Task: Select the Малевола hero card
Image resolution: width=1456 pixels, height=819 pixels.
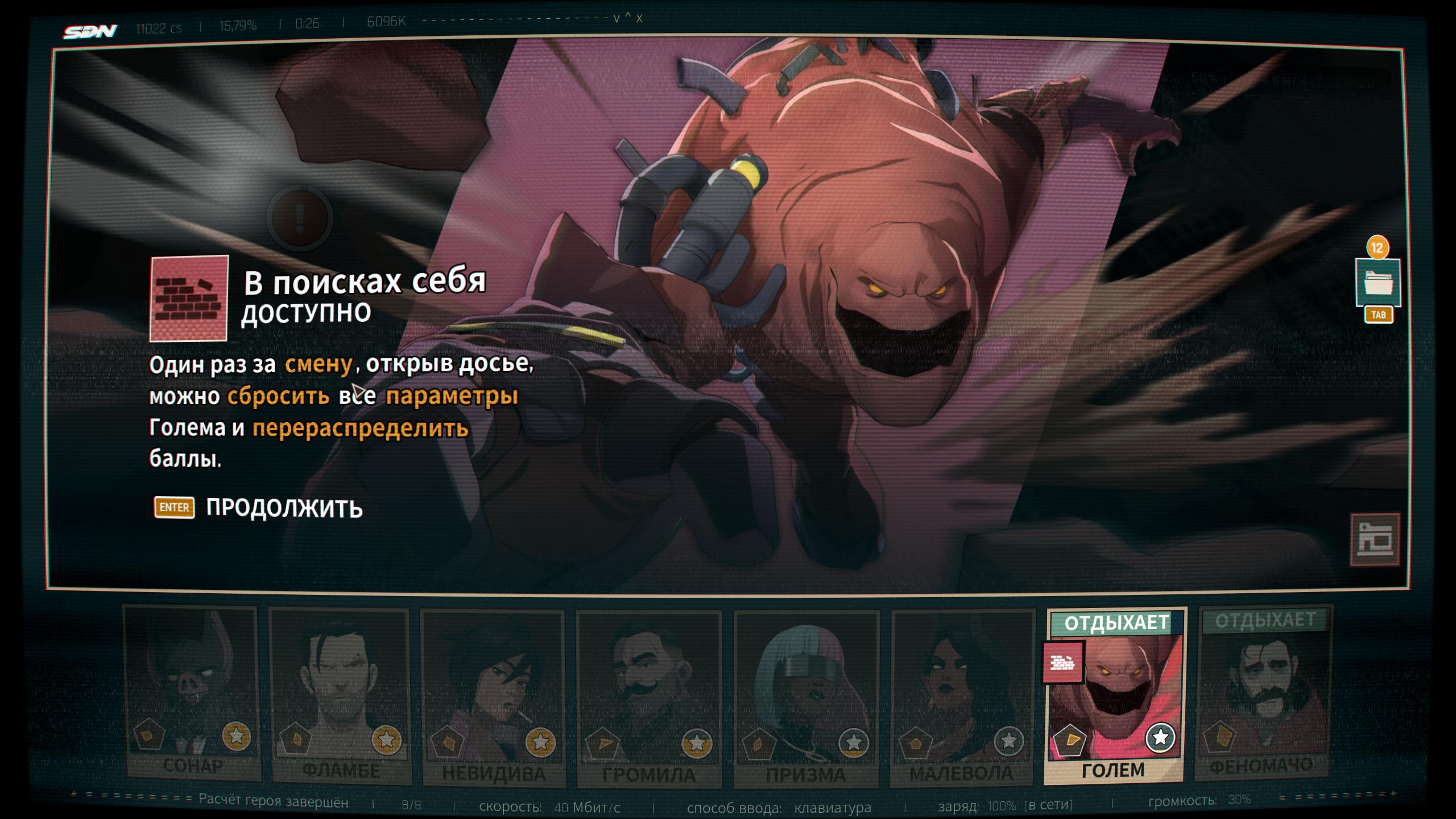Action: 962,698
